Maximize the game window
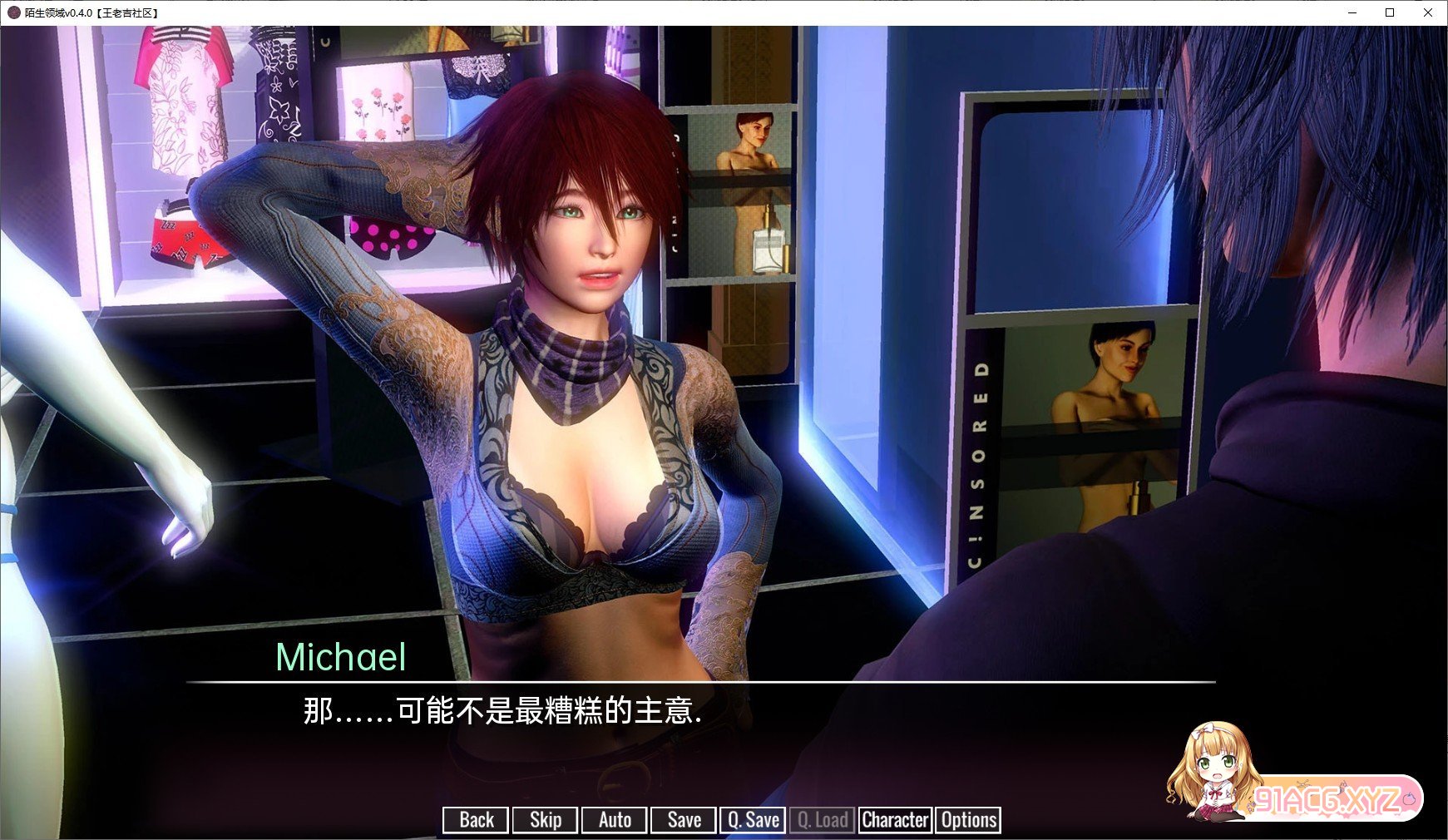 [1390, 12]
